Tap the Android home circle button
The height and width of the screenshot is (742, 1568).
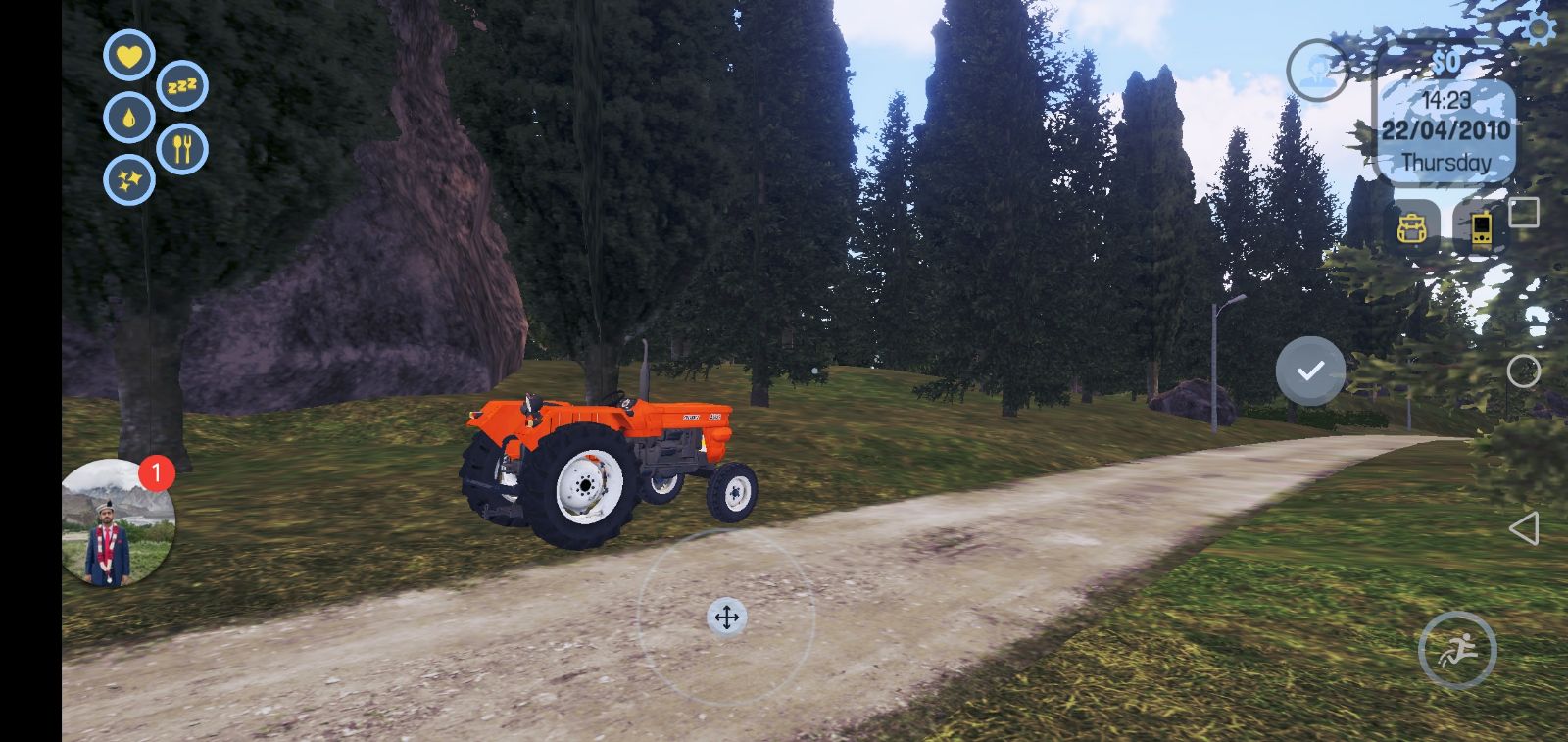1523,371
